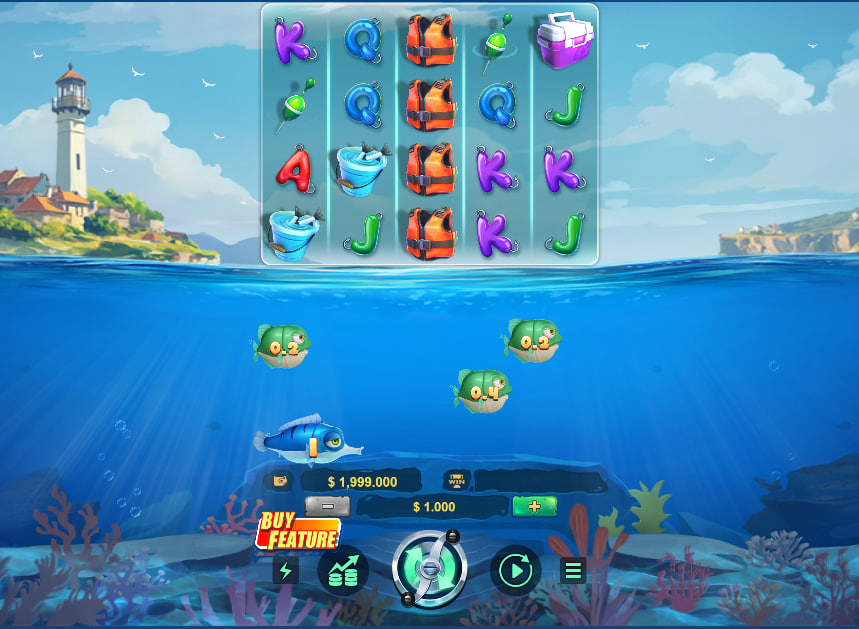
Task: Decrease the bet with the minus button
Action: click(327, 506)
